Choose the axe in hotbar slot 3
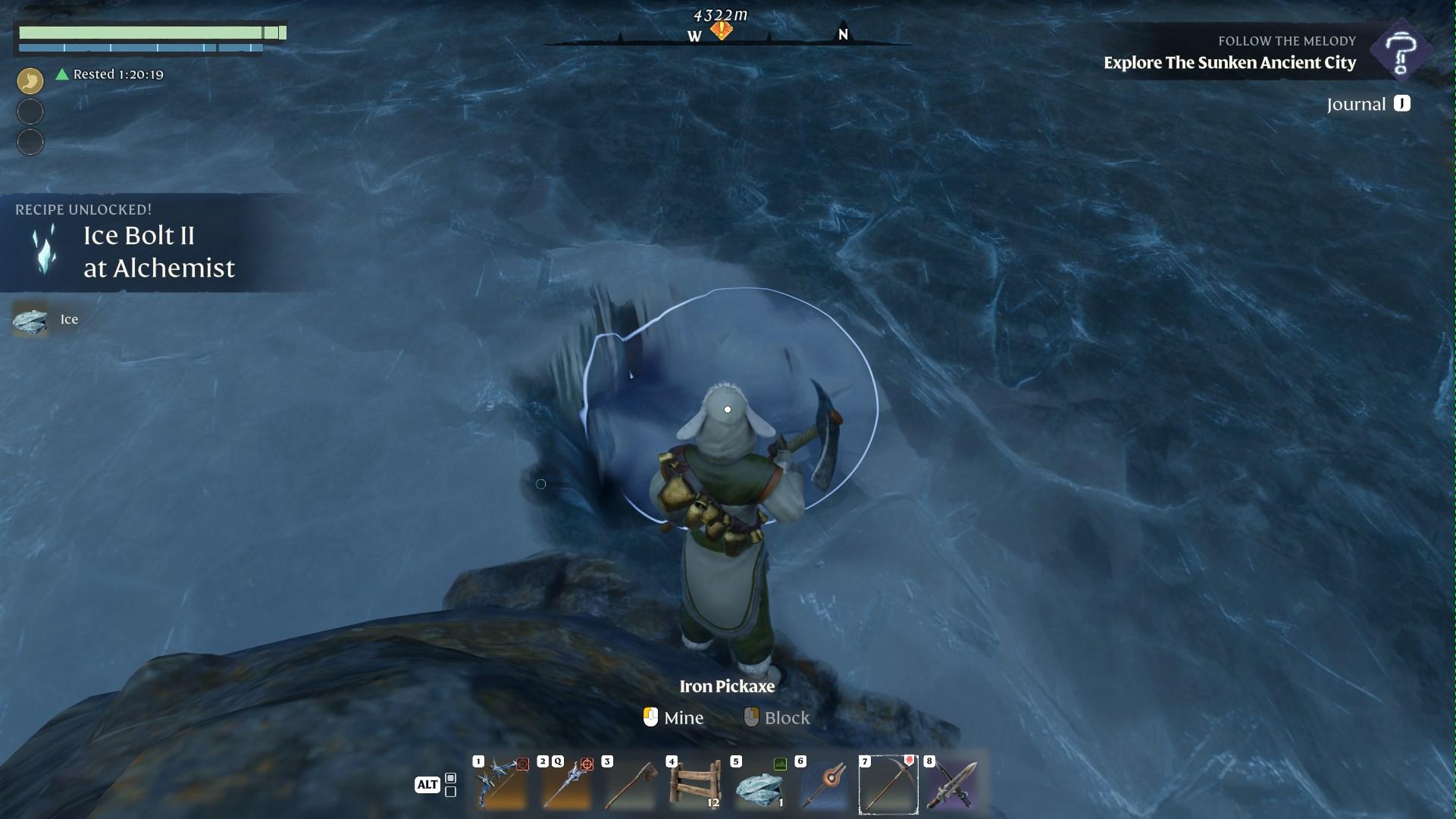 (x=630, y=784)
